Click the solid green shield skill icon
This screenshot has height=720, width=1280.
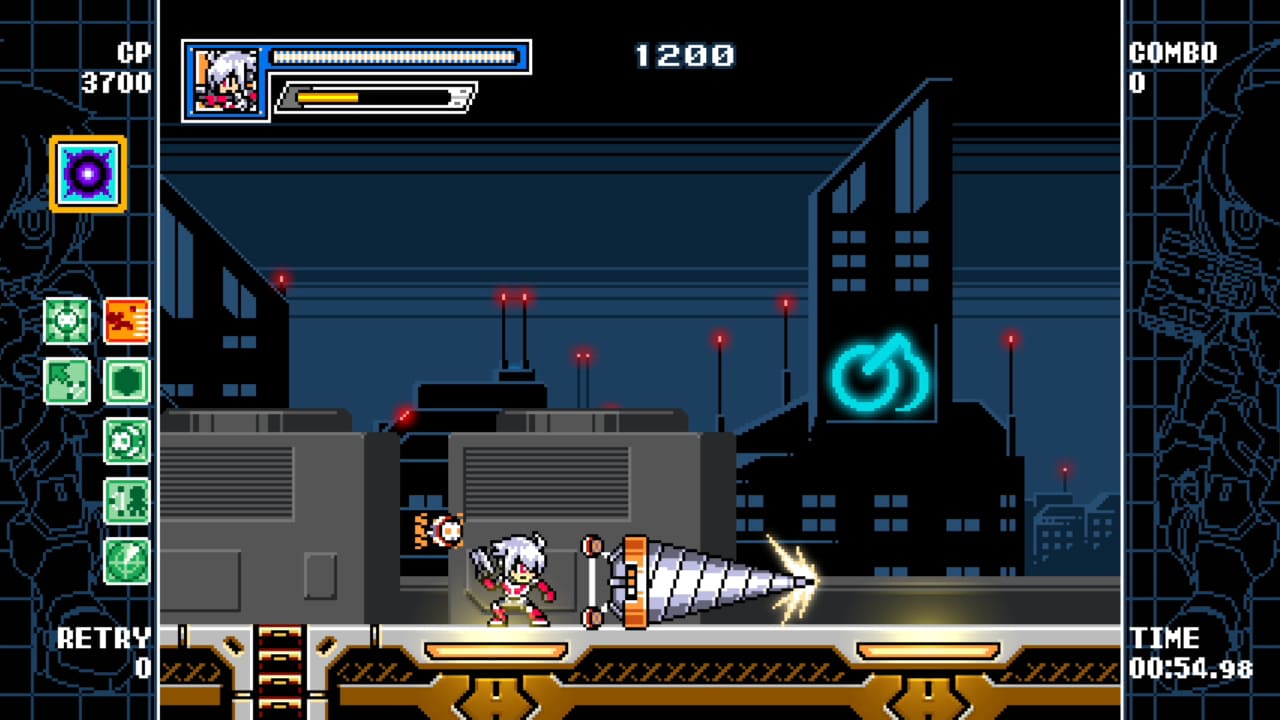(127, 381)
